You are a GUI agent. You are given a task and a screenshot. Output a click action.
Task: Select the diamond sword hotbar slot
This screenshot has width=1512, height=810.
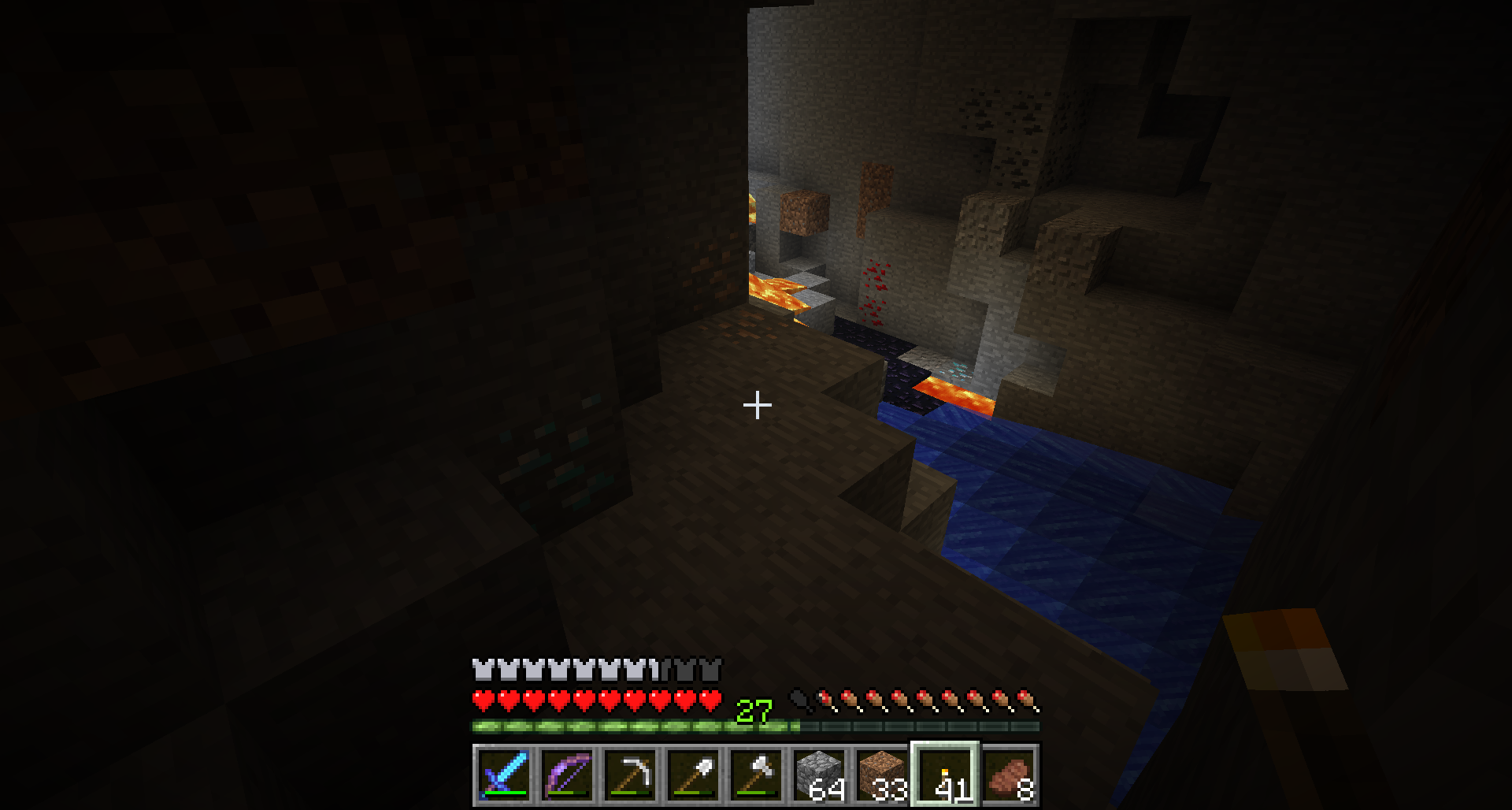pyautogui.click(x=504, y=775)
